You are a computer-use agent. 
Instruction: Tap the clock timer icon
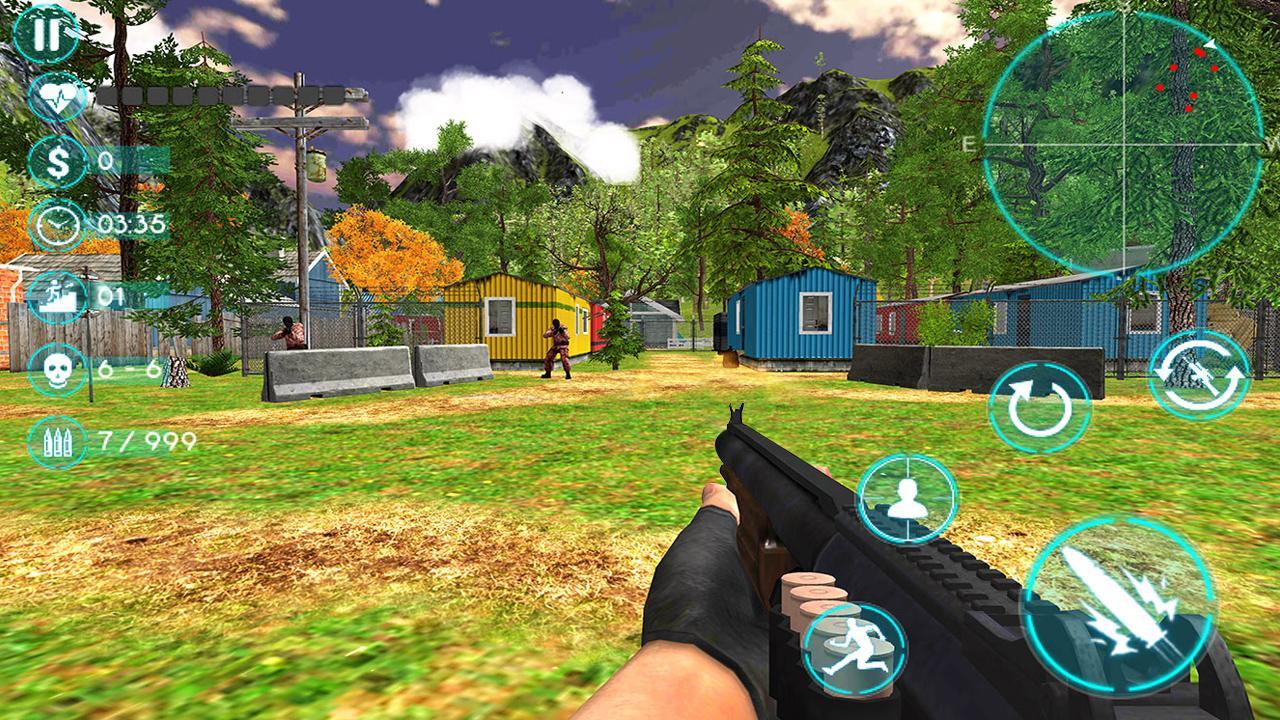[57, 223]
